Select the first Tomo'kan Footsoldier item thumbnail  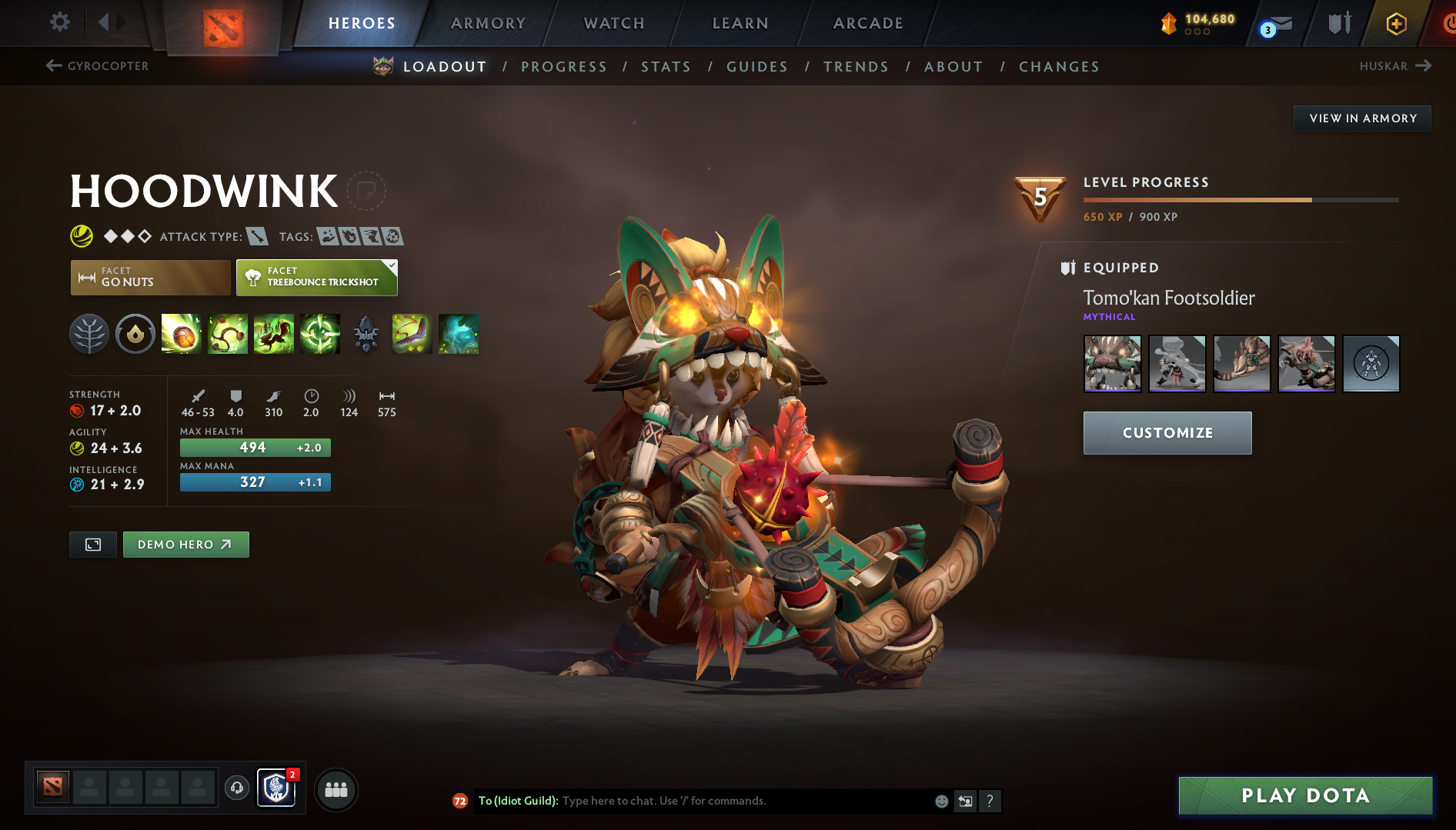click(1112, 363)
